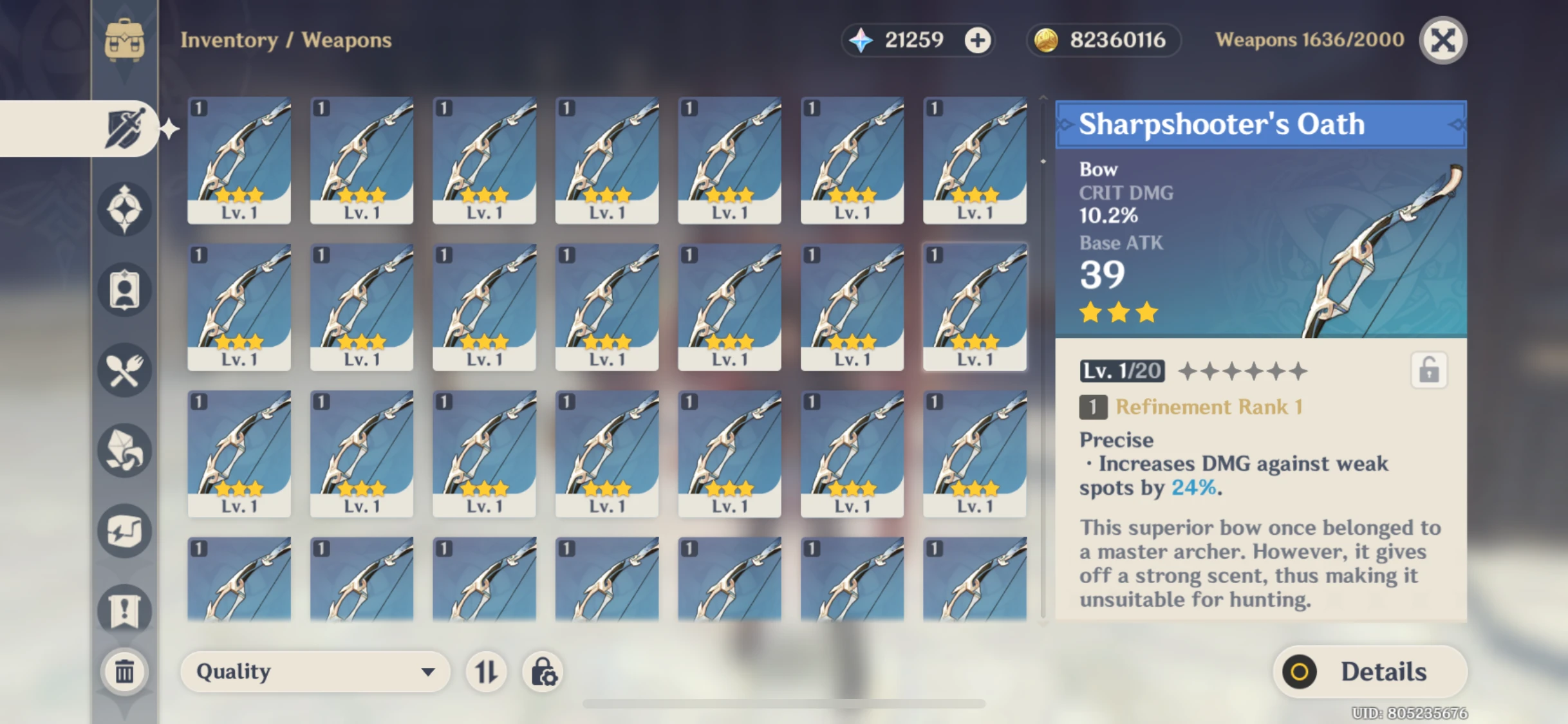This screenshot has height=724, width=1568.
Task: Toggle the sort order arrows icon
Action: click(487, 672)
